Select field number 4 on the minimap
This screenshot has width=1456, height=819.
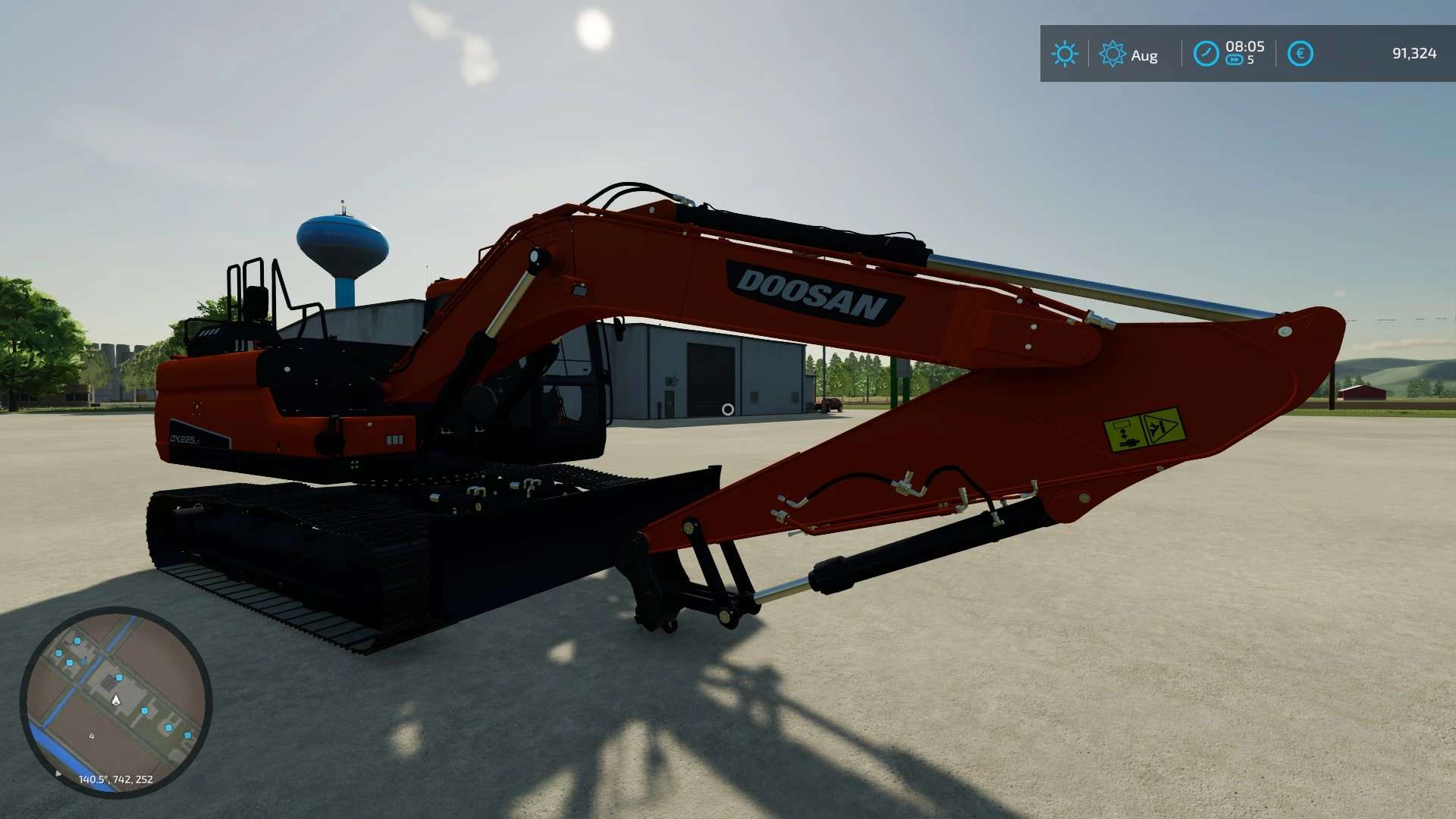pyautogui.click(x=93, y=736)
